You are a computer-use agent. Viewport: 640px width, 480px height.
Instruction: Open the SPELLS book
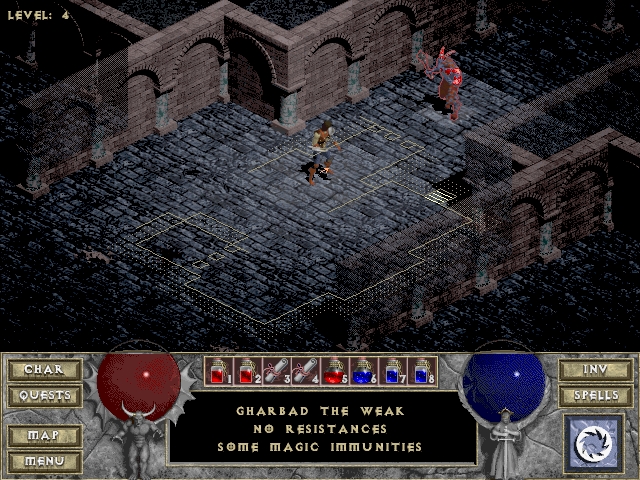(x=595, y=396)
